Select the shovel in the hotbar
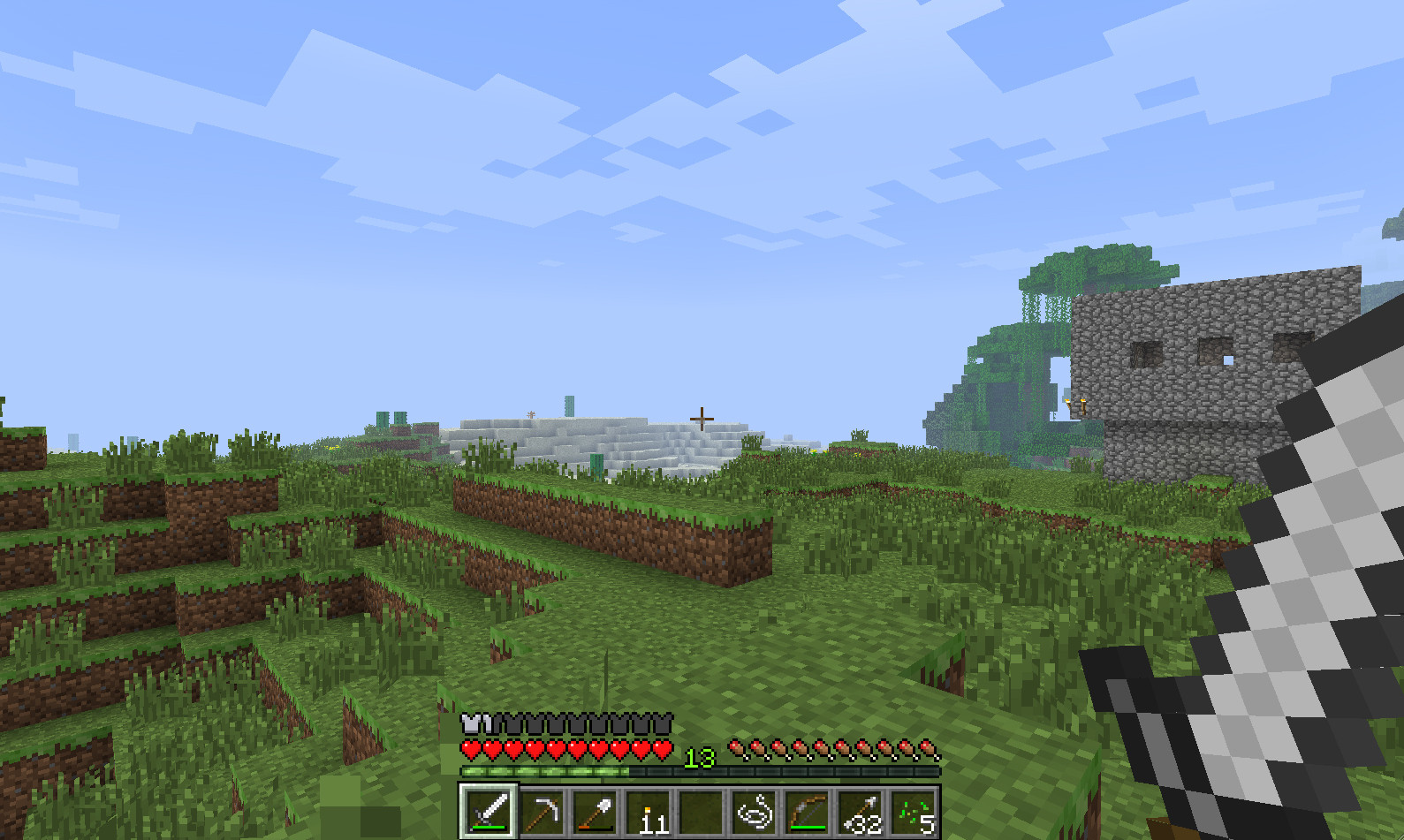 click(596, 811)
